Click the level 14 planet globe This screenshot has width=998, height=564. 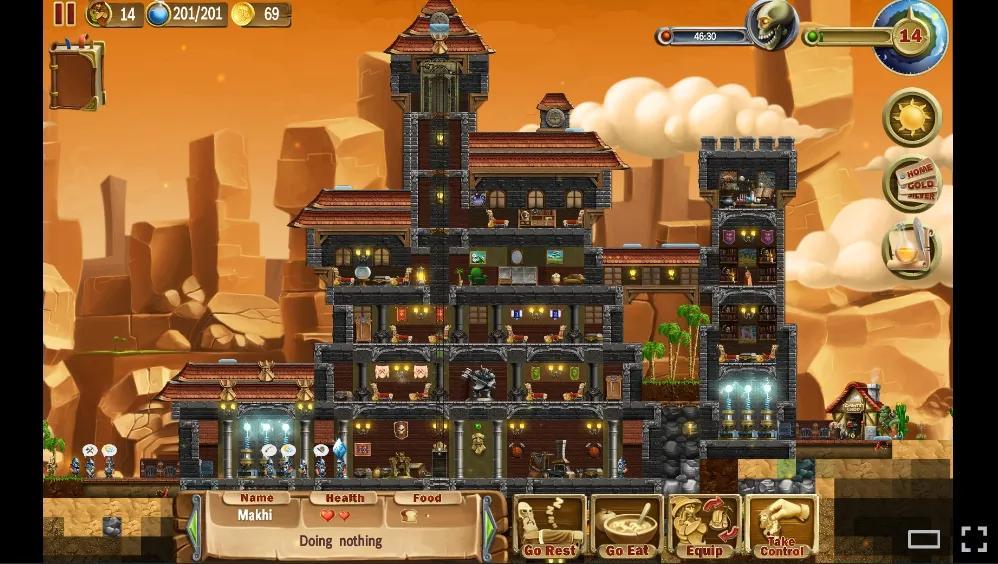pos(909,37)
